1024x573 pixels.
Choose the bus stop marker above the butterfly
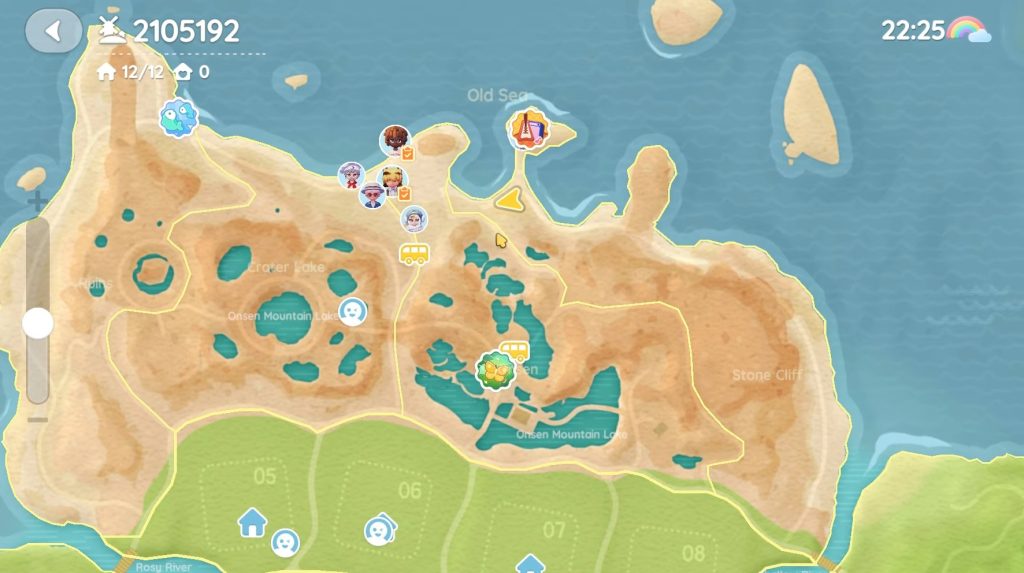click(514, 350)
